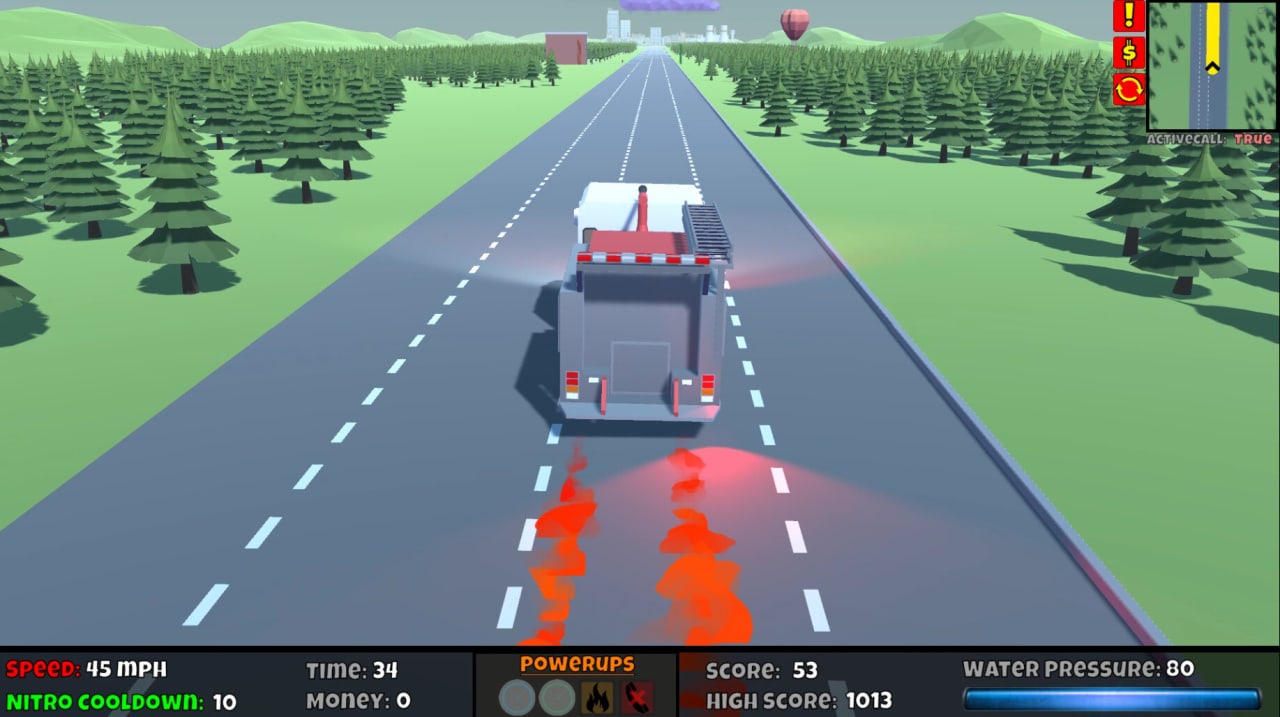Click the road minimap
The height and width of the screenshot is (717, 1280).
click(1212, 66)
